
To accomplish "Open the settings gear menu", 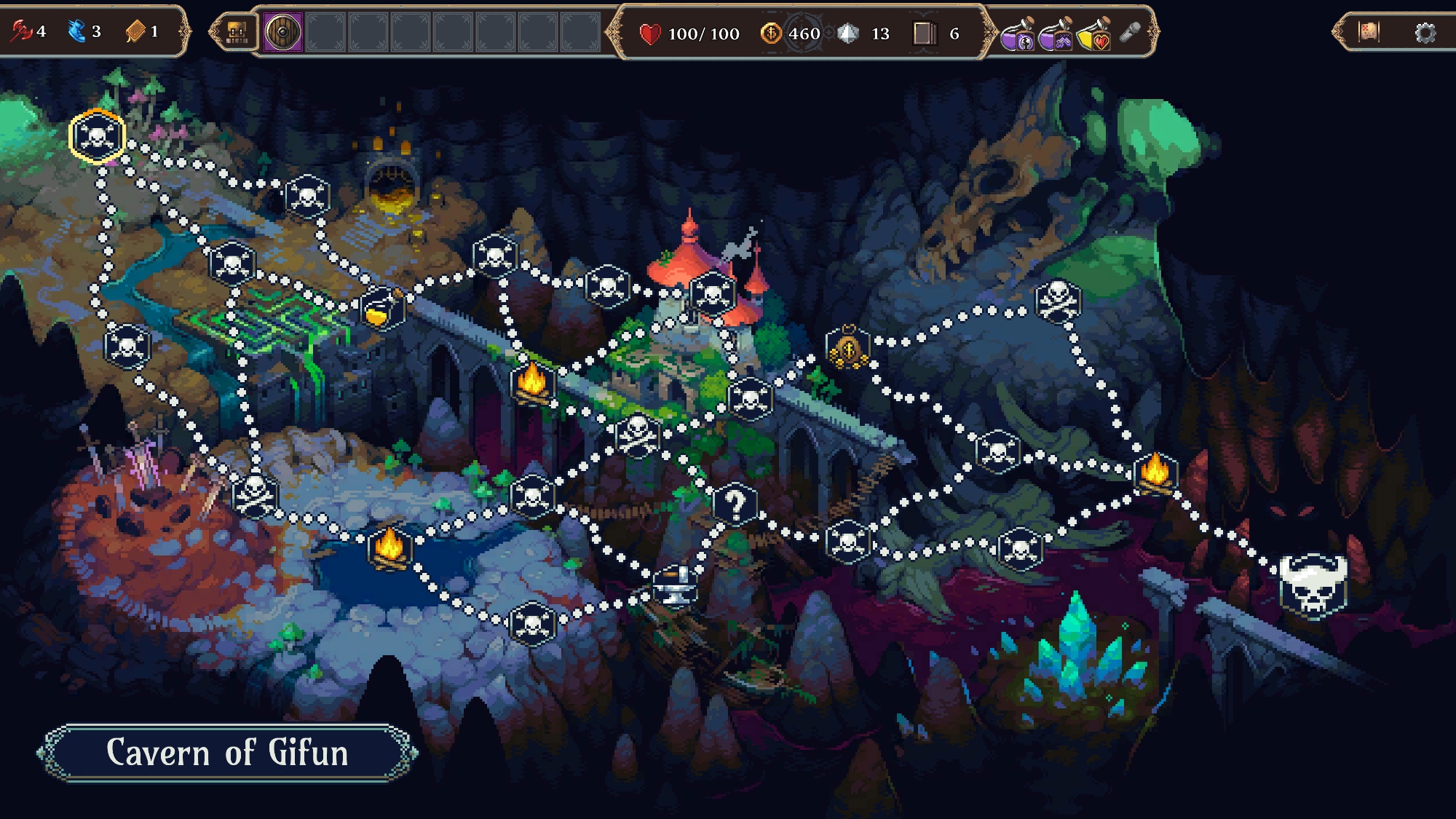I will [1425, 33].
